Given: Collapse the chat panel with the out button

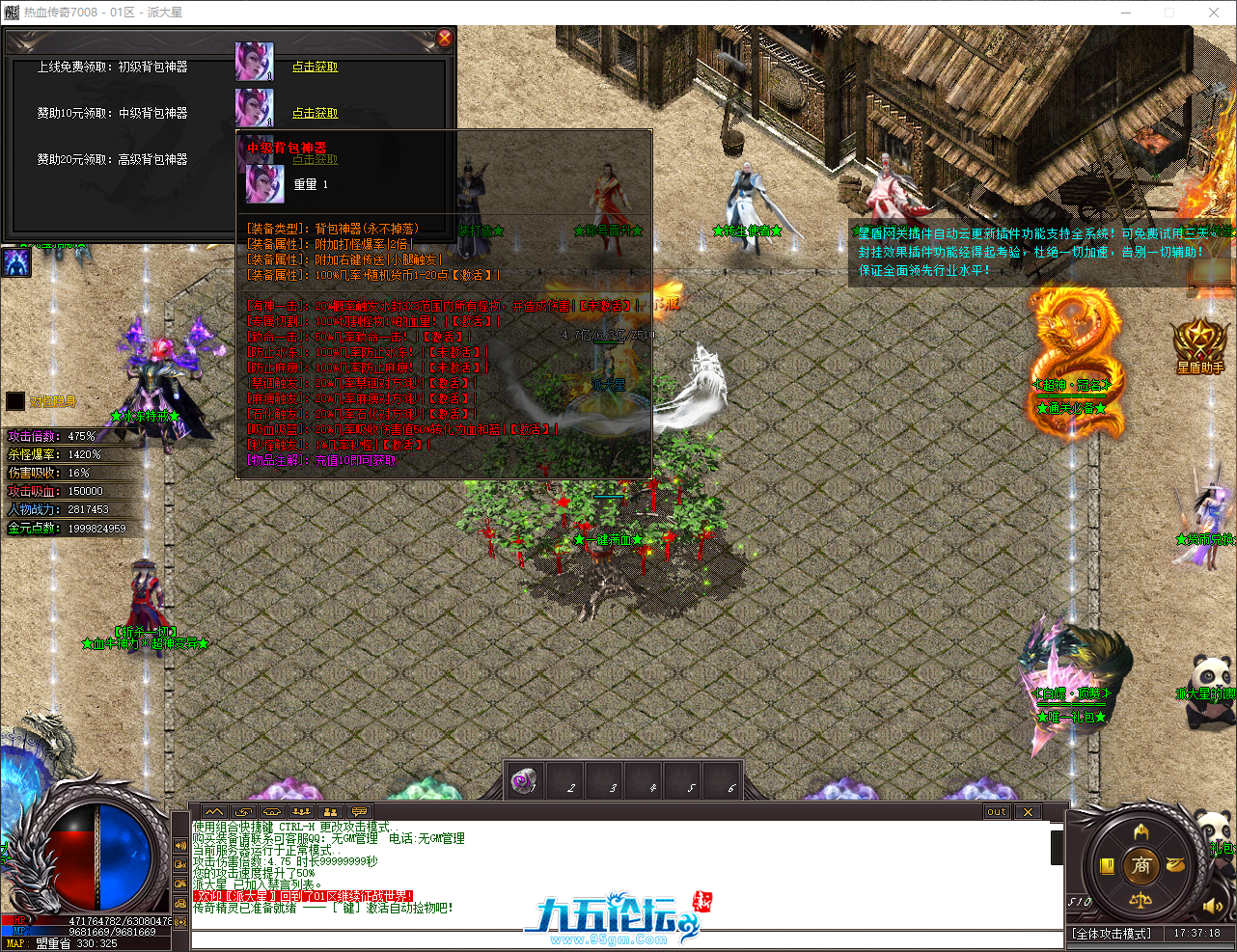Looking at the screenshot, I should pyautogui.click(x=997, y=812).
